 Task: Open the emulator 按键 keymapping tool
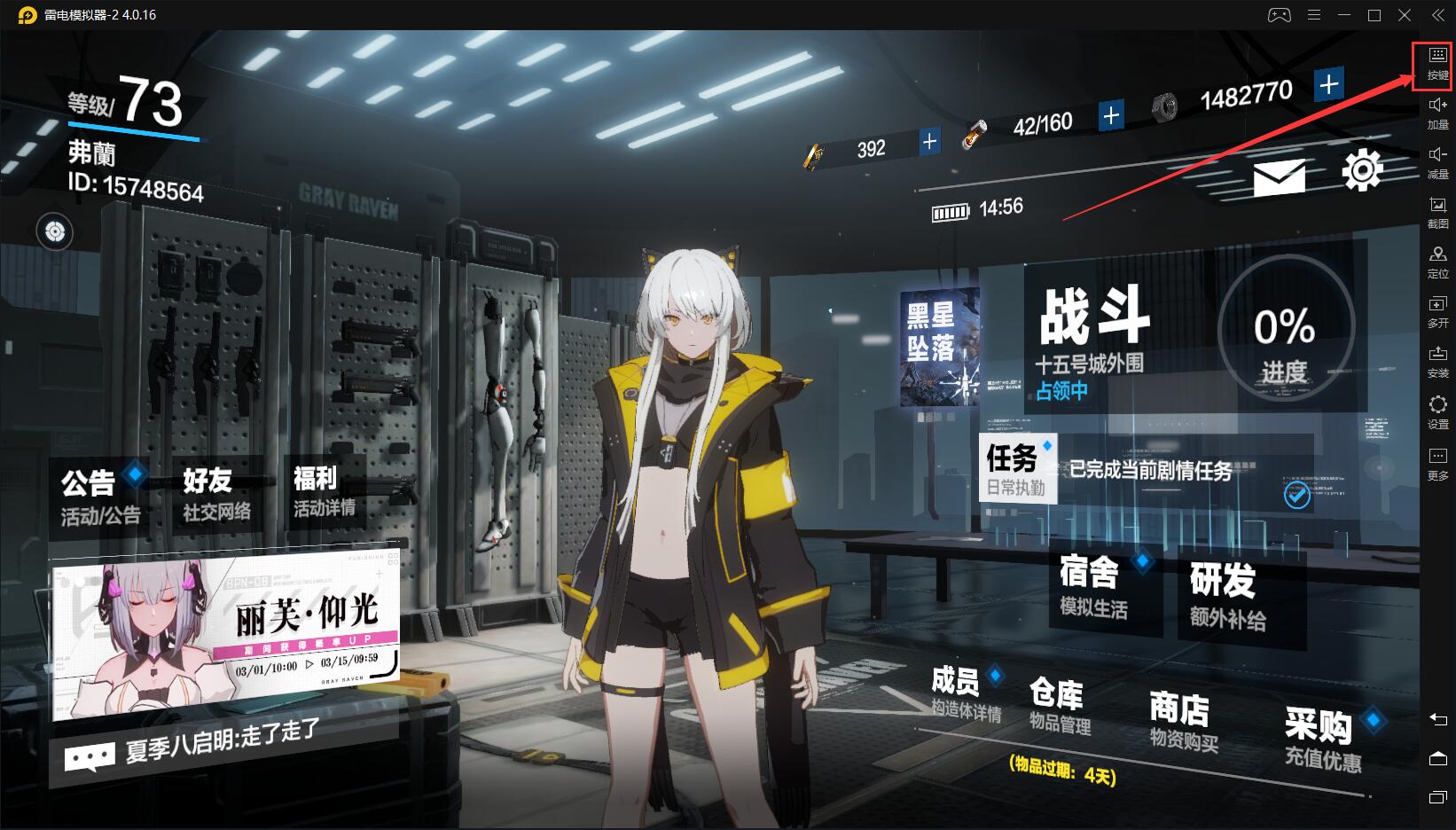pyautogui.click(x=1437, y=65)
